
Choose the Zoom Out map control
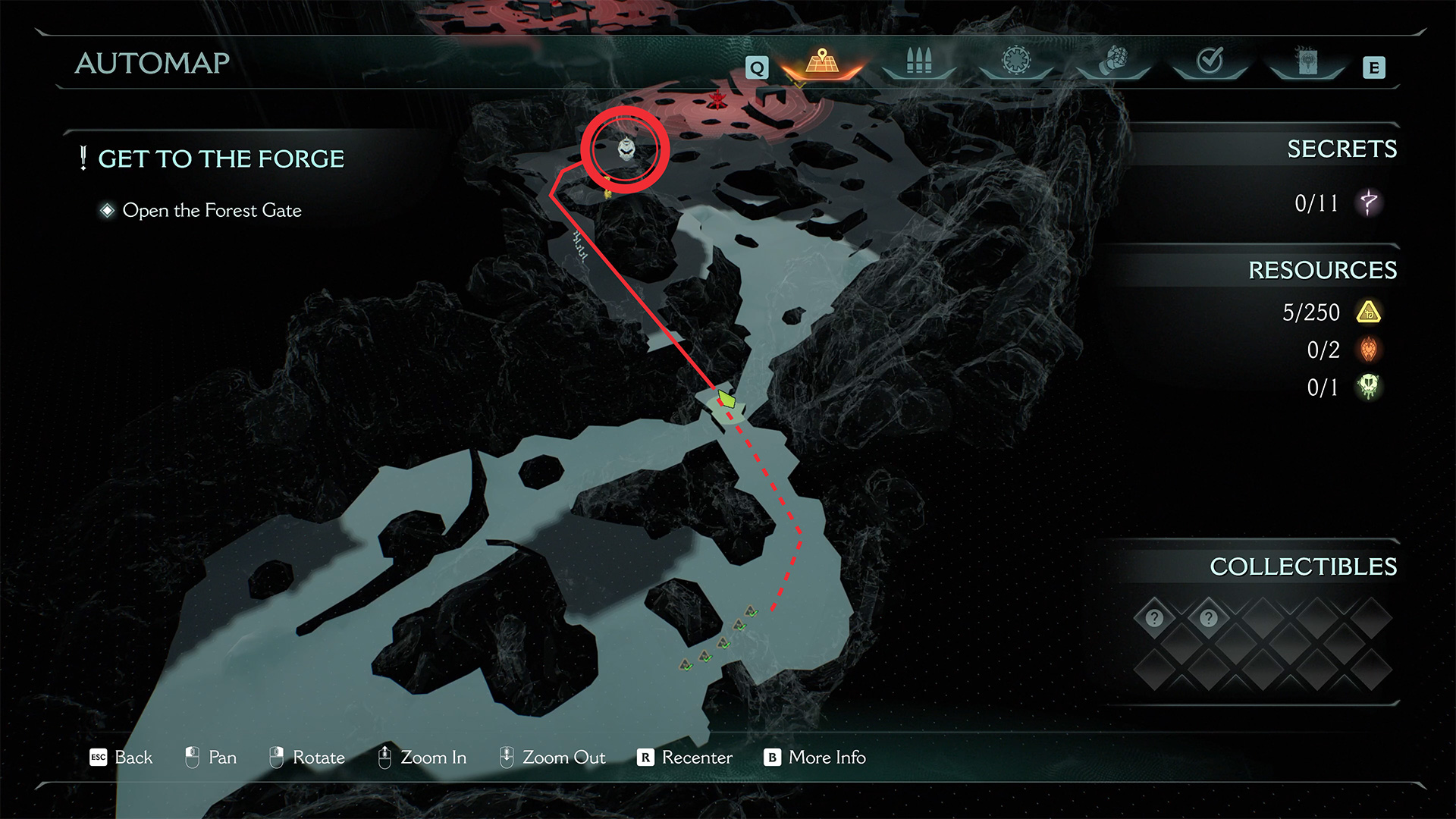552,758
